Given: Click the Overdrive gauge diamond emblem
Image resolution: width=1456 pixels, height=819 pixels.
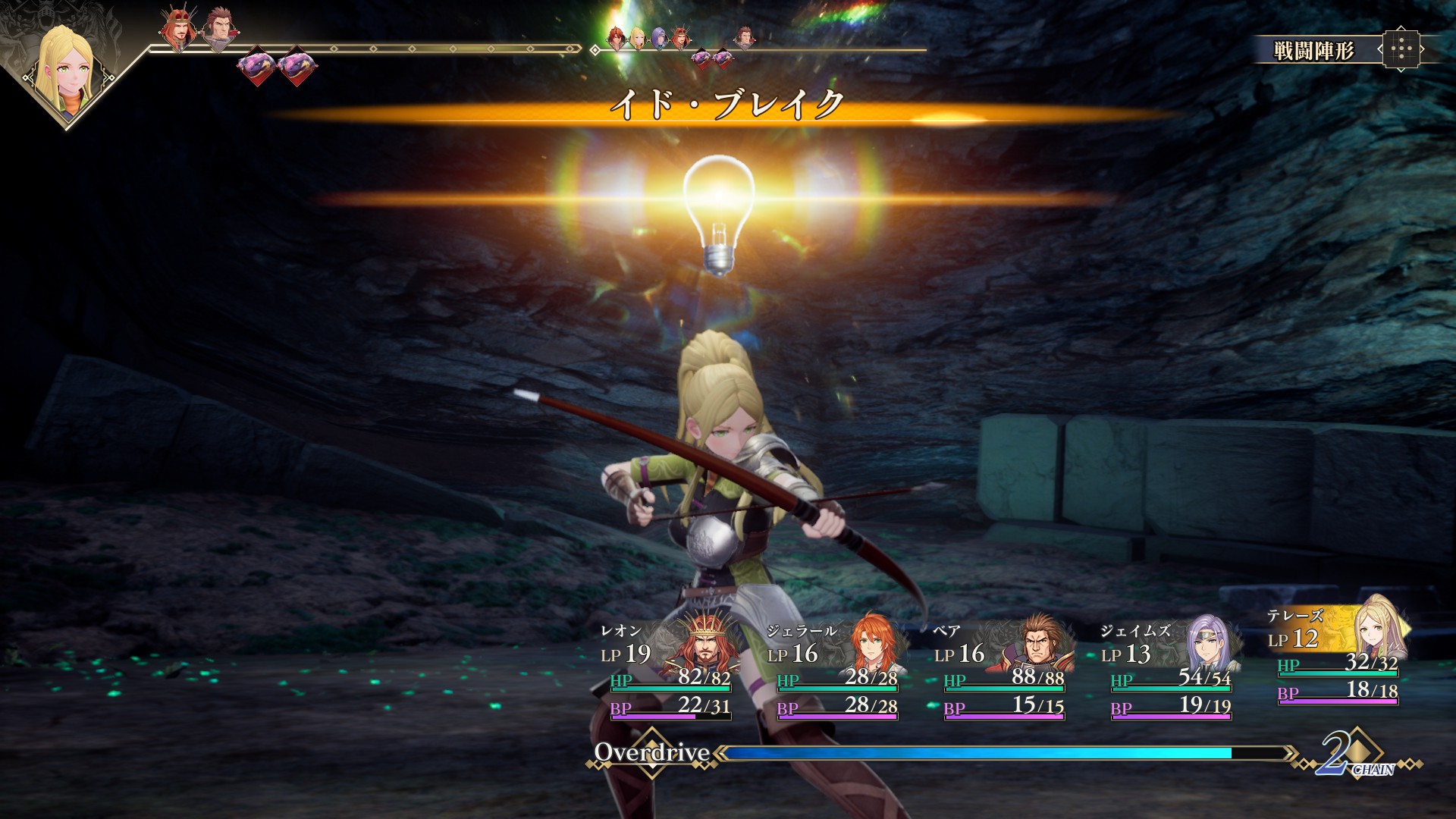Looking at the screenshot, I should pos(652,752).
